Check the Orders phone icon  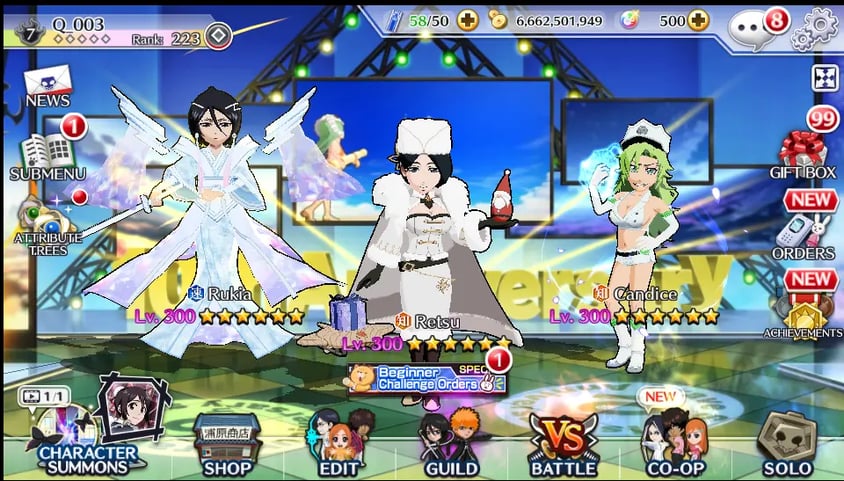click(803, 235)
